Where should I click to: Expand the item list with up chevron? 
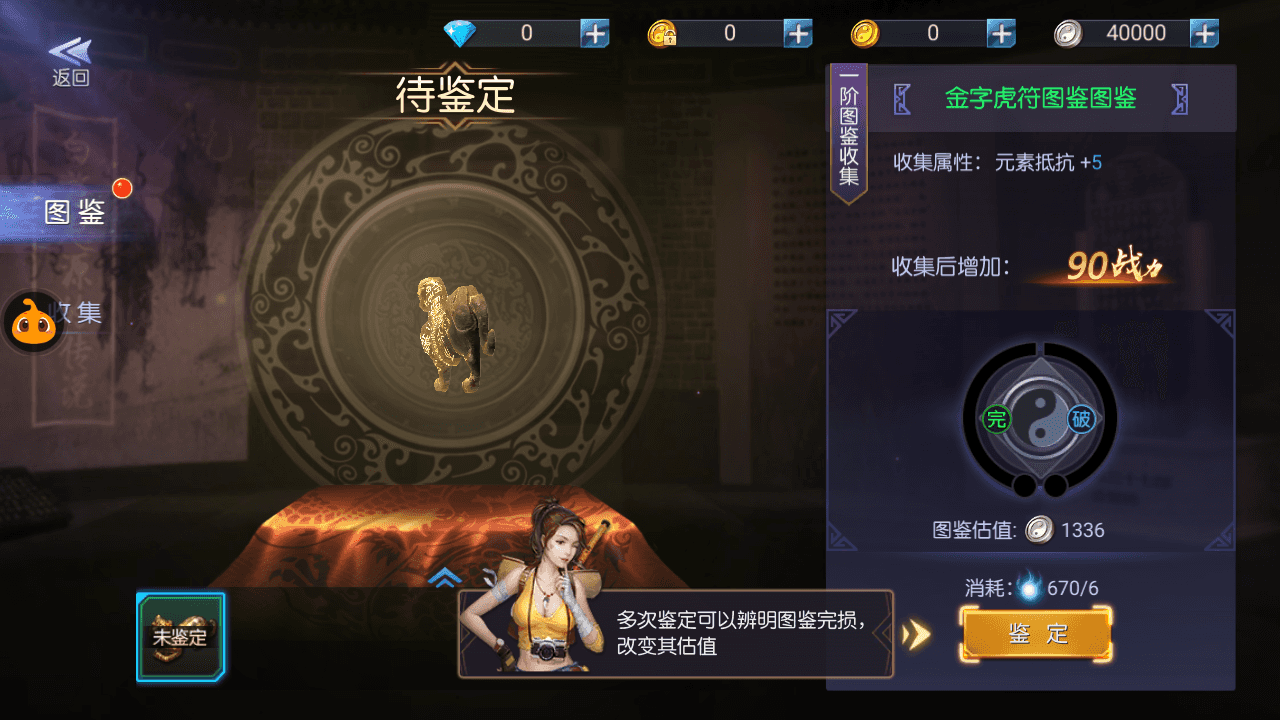(x=444, y=577)
